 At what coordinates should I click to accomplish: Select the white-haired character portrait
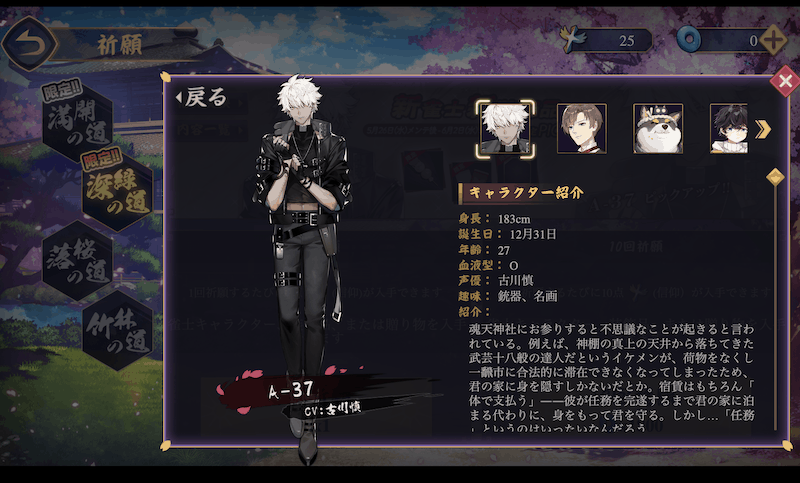click(x=503, y=129)
